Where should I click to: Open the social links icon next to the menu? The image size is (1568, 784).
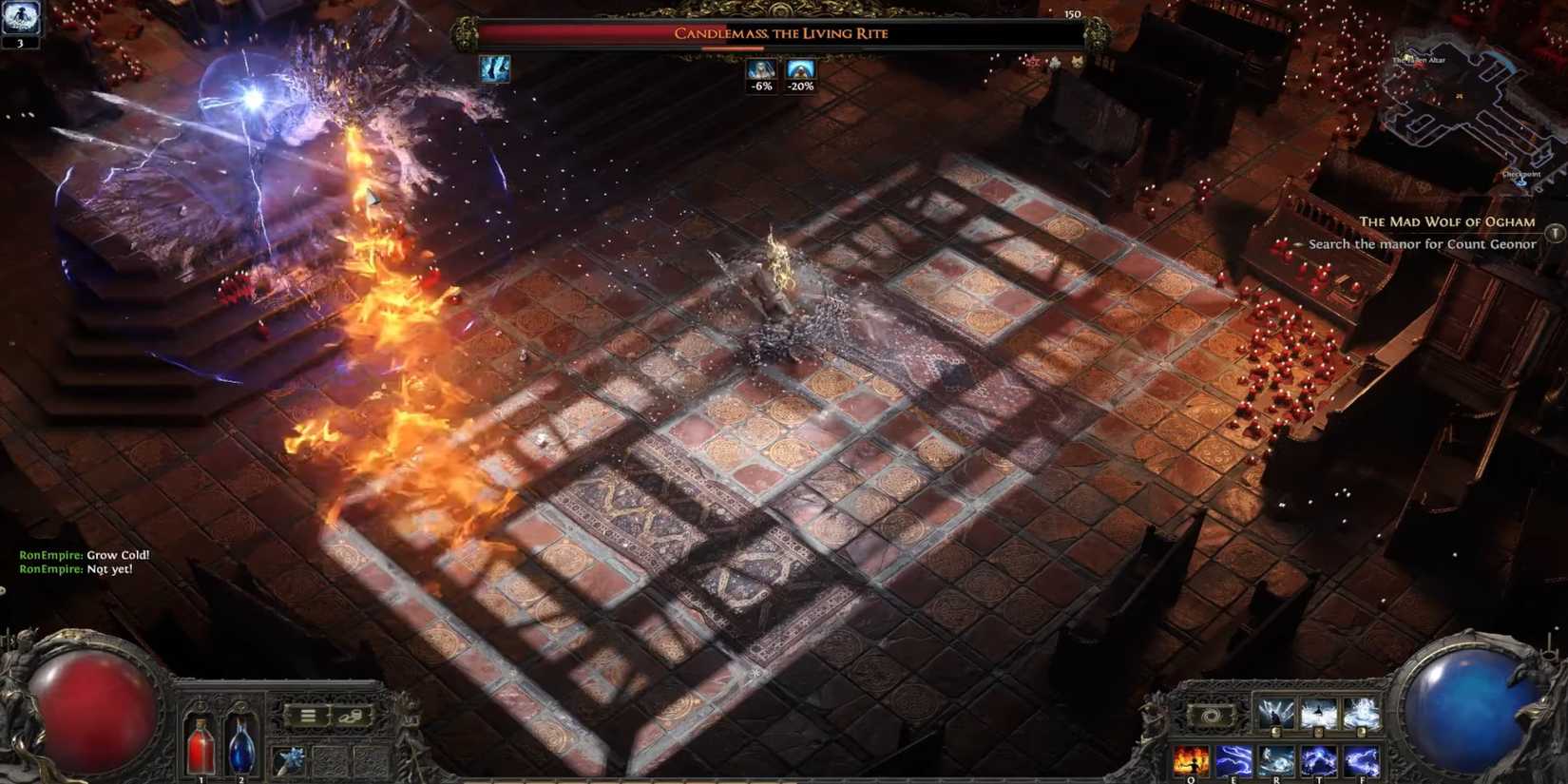(x=352, y=716)
